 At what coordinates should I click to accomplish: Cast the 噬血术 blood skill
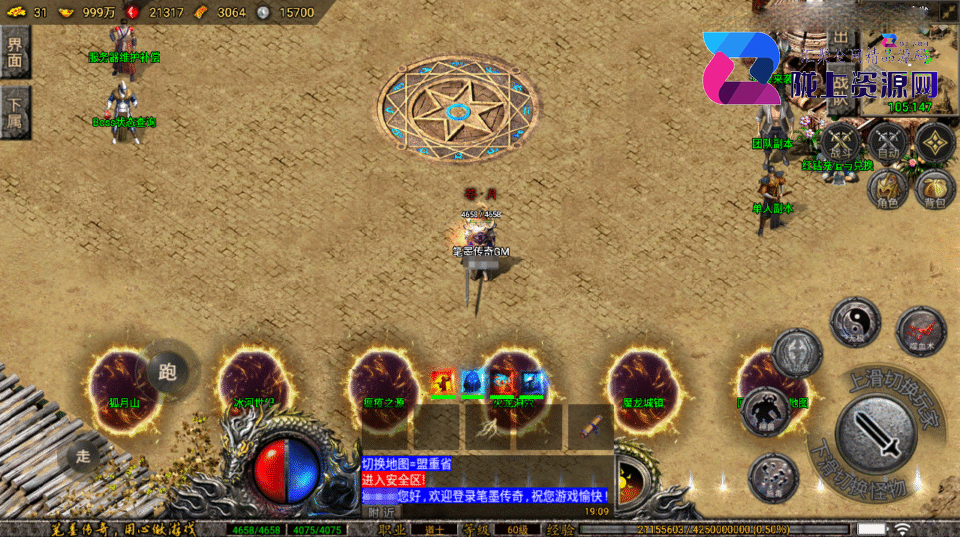[920, 330]
